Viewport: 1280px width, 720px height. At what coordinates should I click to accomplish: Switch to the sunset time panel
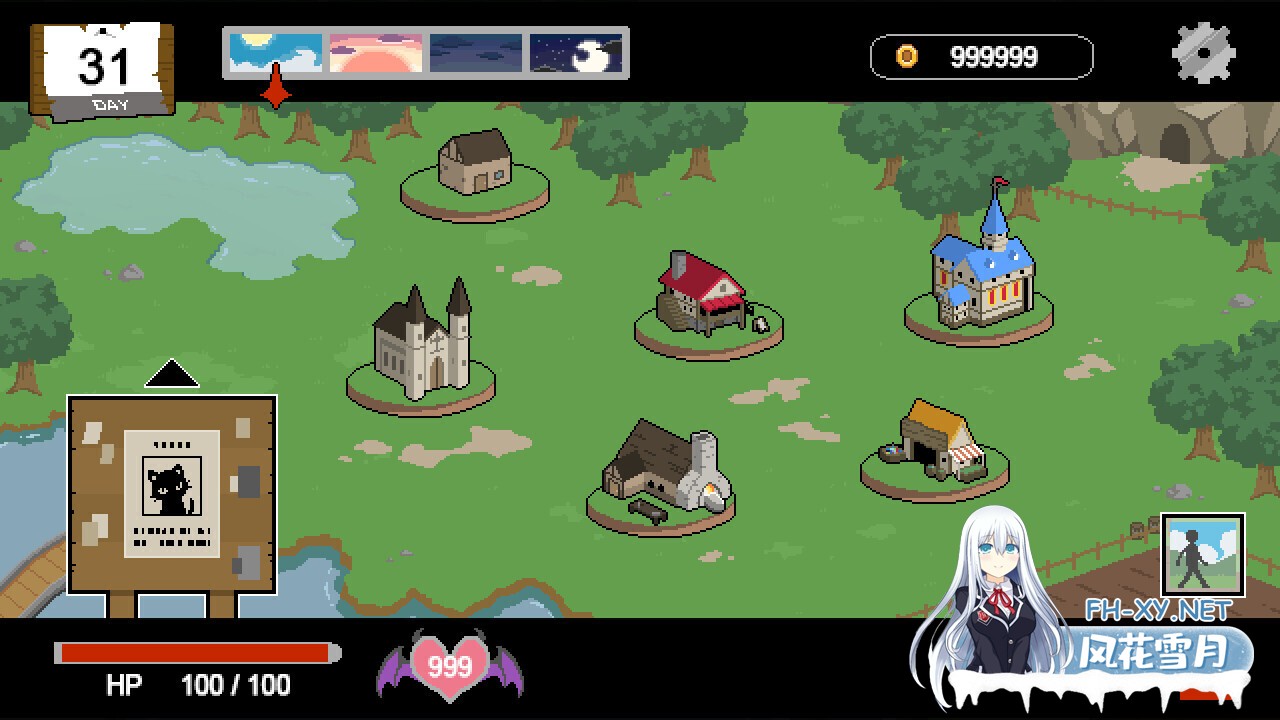pos(373,54)
